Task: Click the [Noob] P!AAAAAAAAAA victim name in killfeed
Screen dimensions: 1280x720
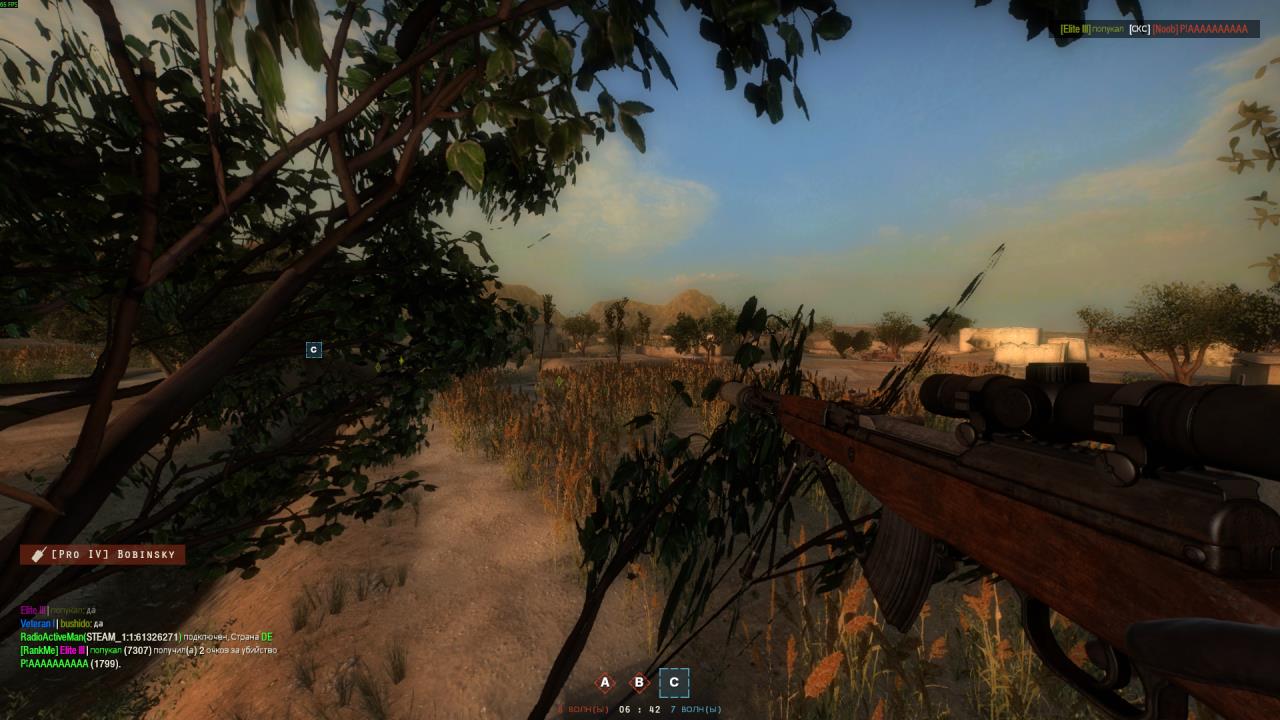Action: pos(1200,29)
